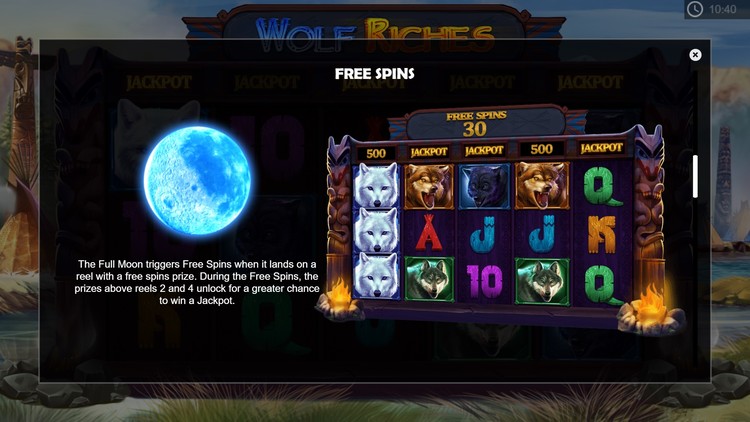Close the Free Spins info popup

(695, 55)
